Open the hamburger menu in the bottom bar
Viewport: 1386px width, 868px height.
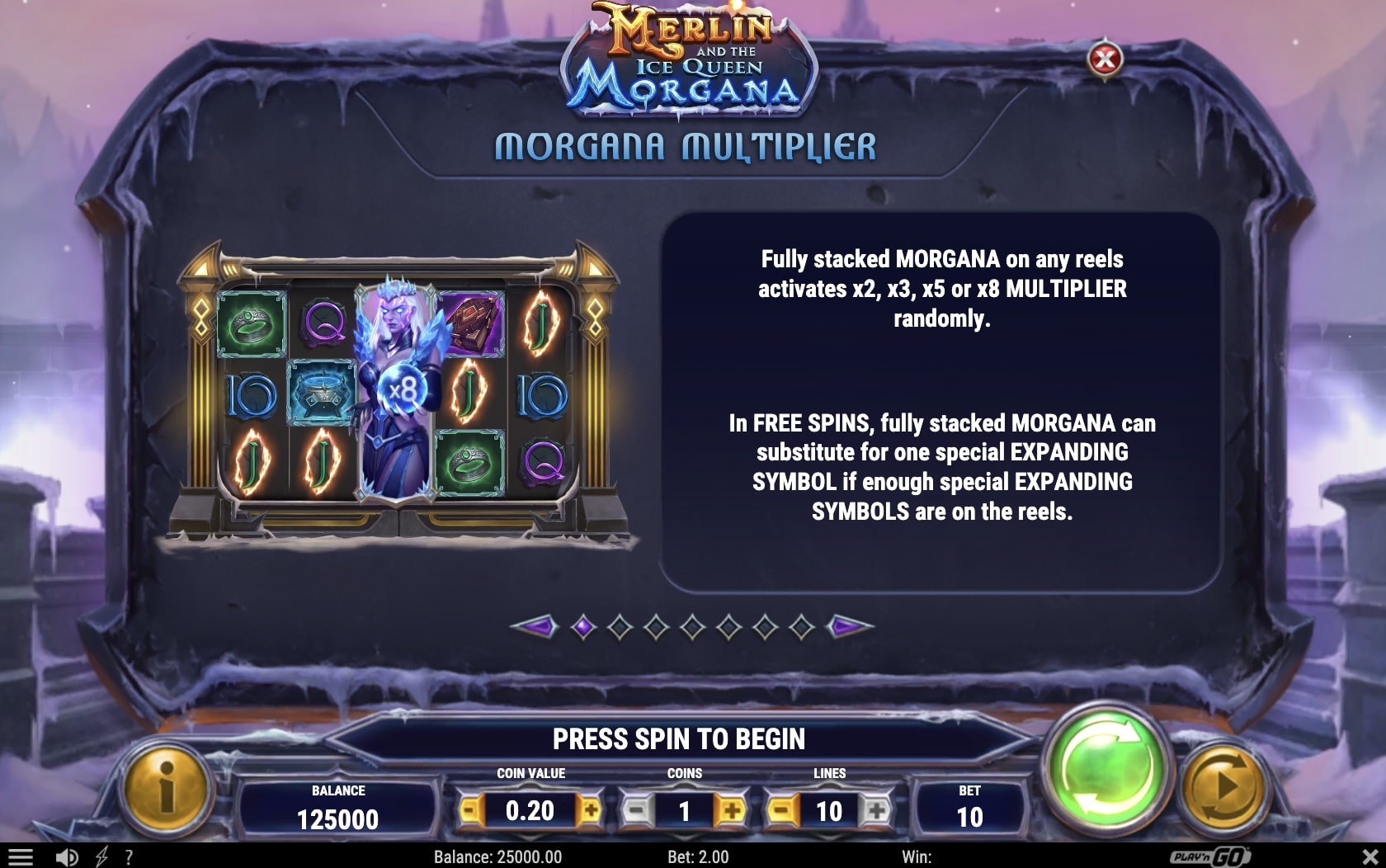pyautogui.click(x=21, y=857)
